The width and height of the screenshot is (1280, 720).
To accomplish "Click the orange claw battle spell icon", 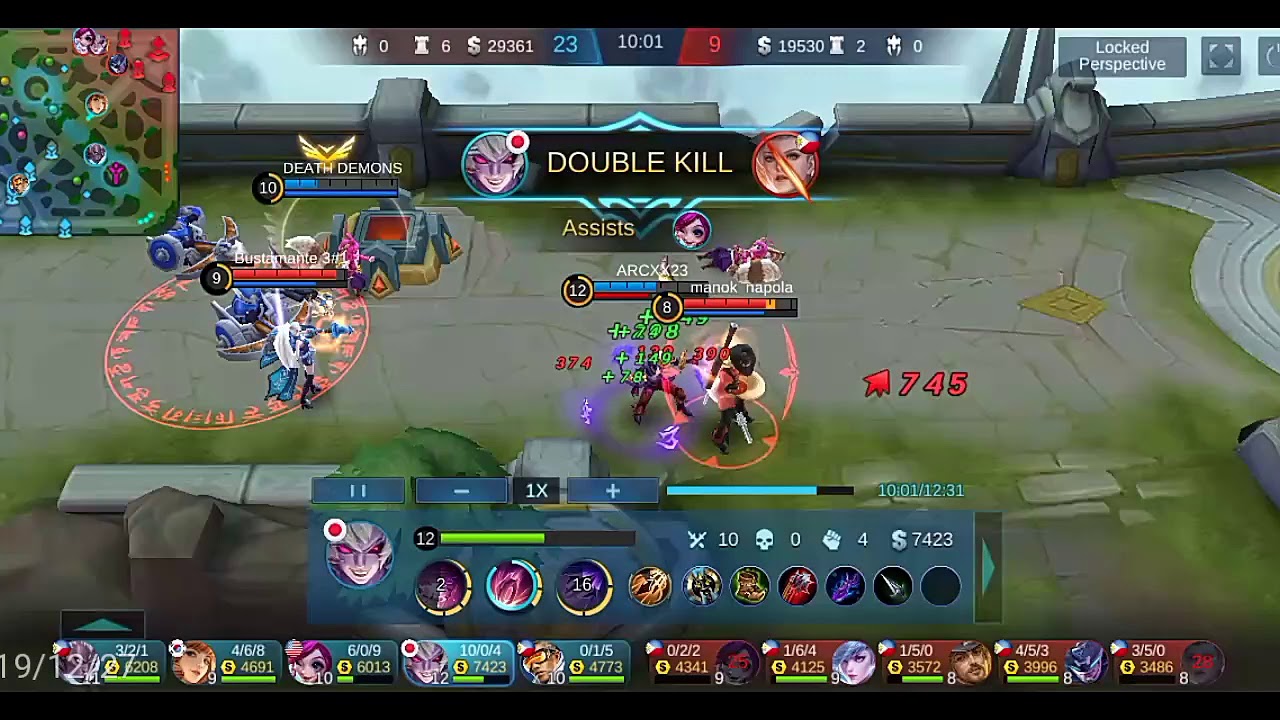I will [x=650, y=586].
